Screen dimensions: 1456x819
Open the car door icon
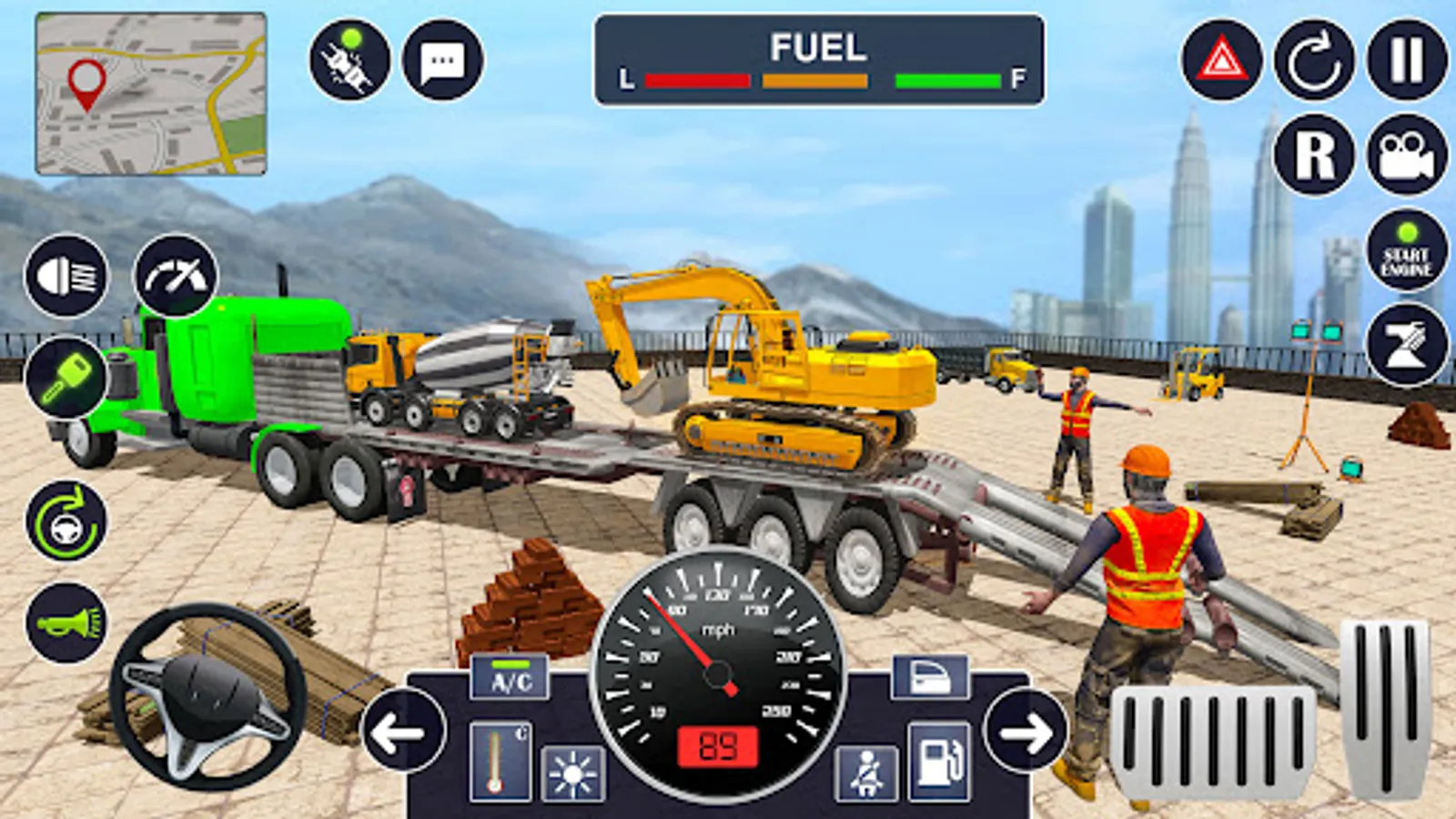[x=929, y=678]
